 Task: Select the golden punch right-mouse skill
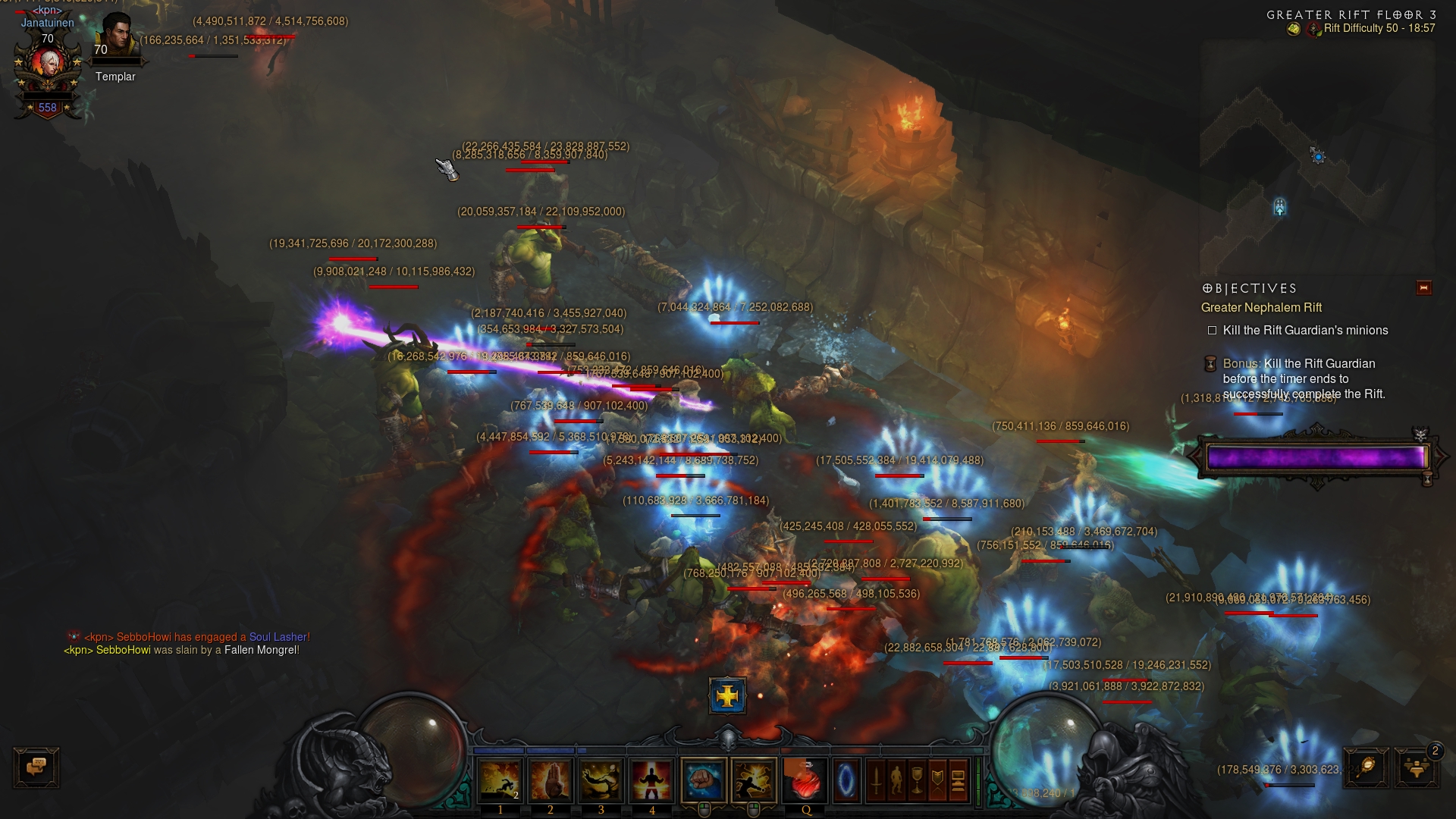pyautogui.click(x=754, y=780)
